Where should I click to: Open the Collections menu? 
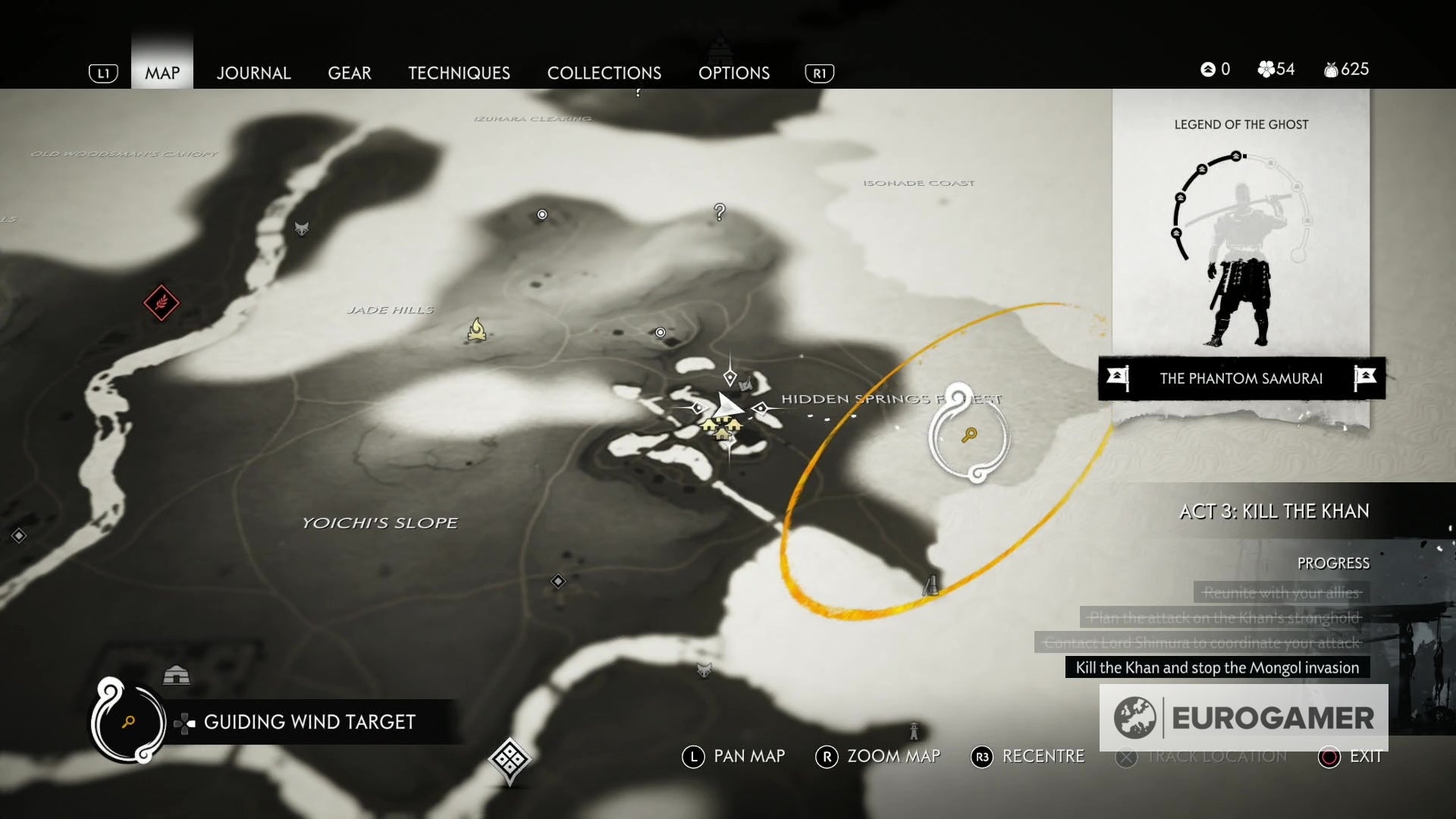[x=604, y=73]
